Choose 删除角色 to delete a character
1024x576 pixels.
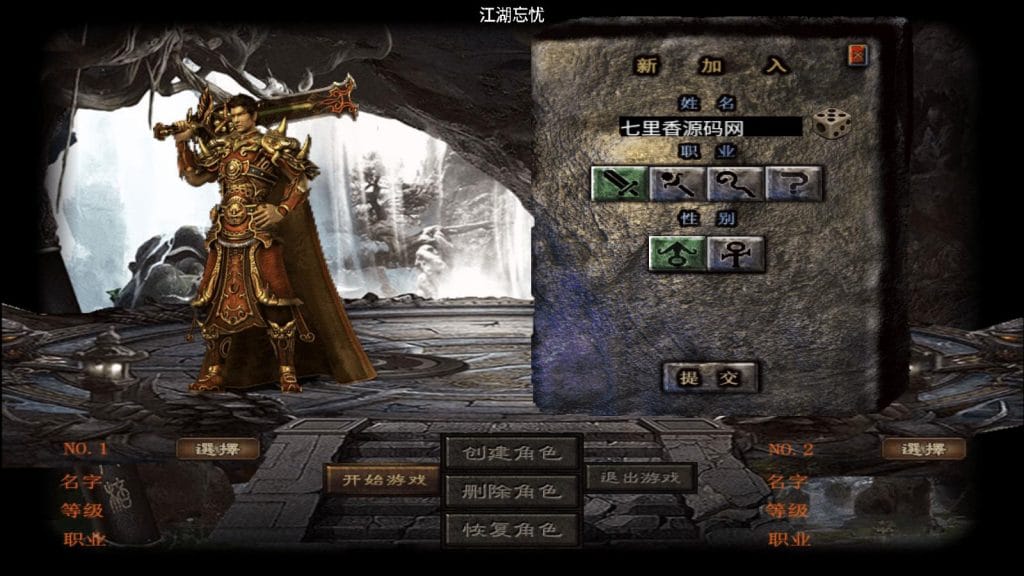512,491
